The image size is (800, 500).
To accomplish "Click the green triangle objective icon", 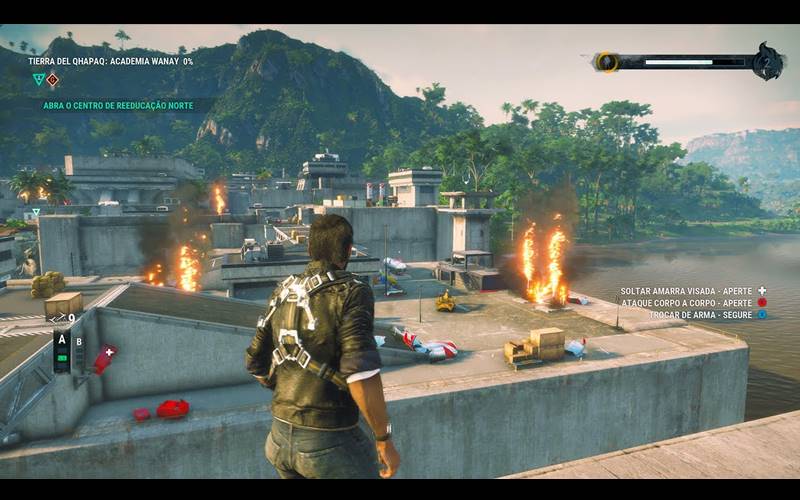I will tap(38, 79).
